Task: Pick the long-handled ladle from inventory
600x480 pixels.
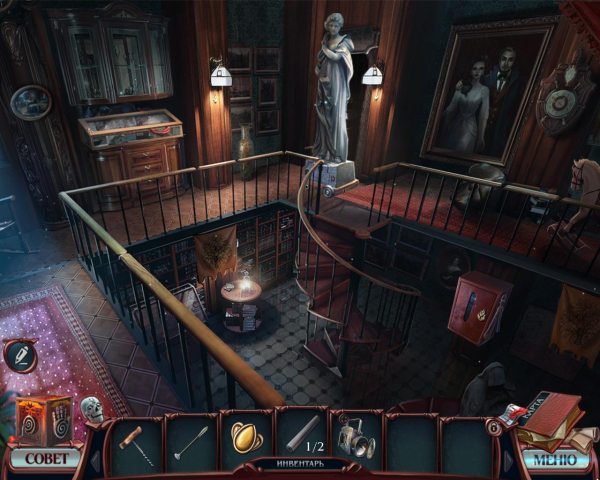Action: pyautogui.click(x=190, y=439)
